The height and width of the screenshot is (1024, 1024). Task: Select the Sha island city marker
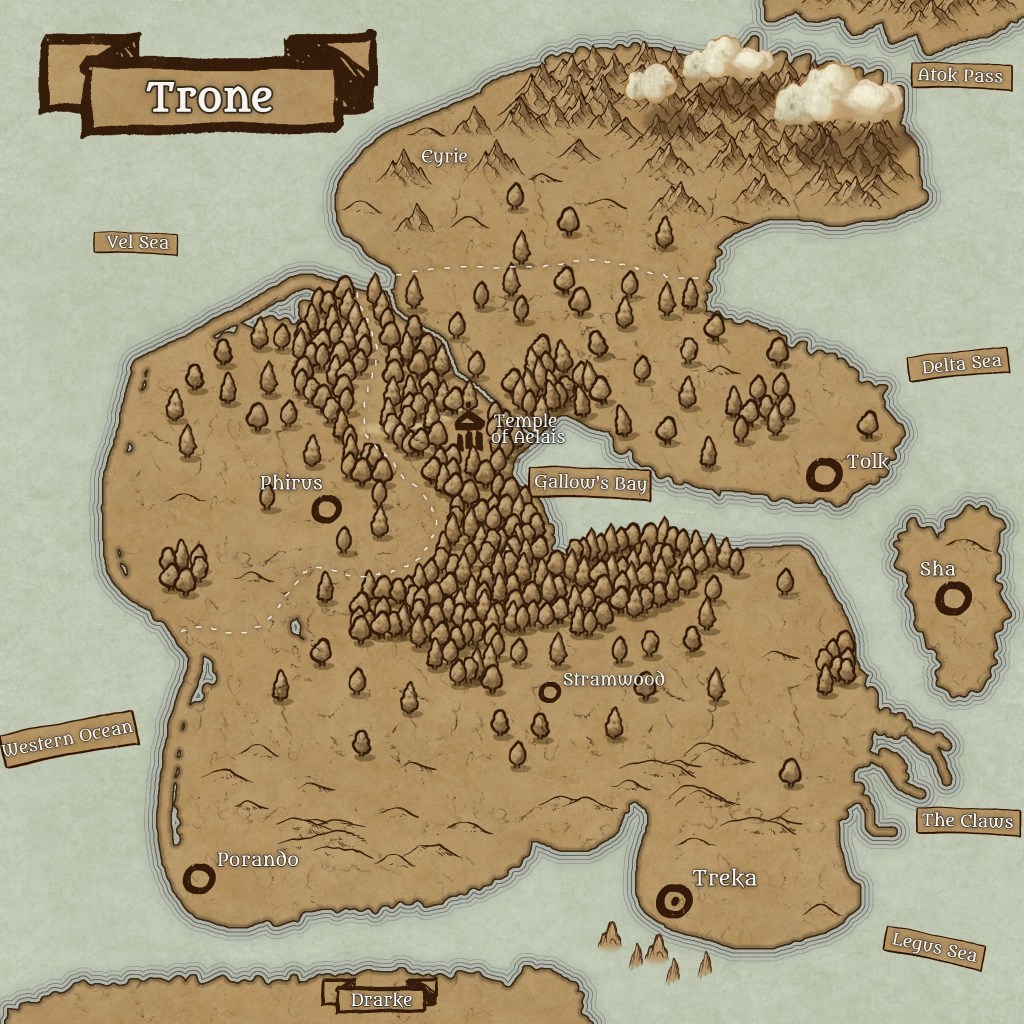(x=953, y=599)
